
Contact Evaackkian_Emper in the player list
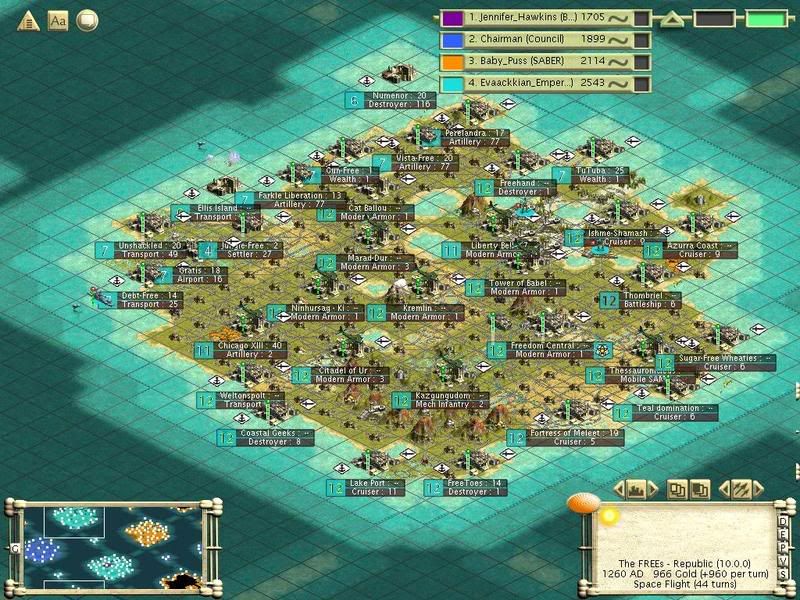tap(535, 83)
